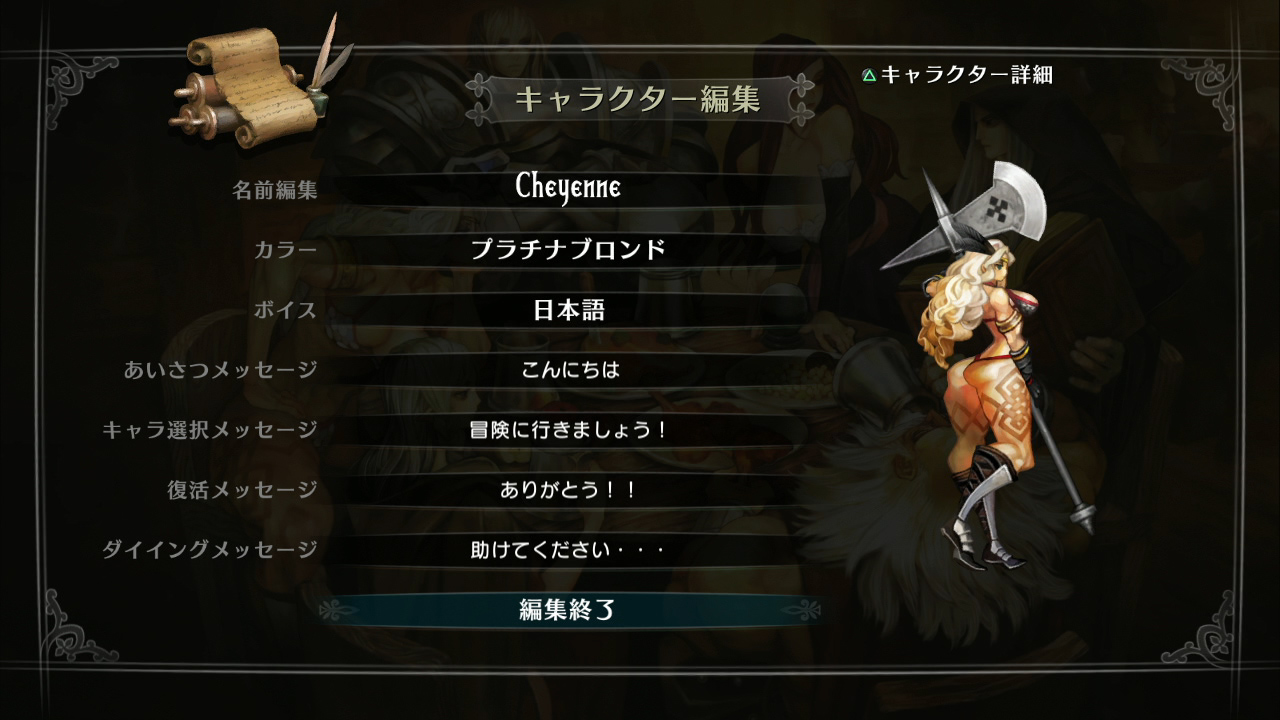
Task: Edit the 冒険に行きましょう！ selection message
Action: click(x=568, y=430)
